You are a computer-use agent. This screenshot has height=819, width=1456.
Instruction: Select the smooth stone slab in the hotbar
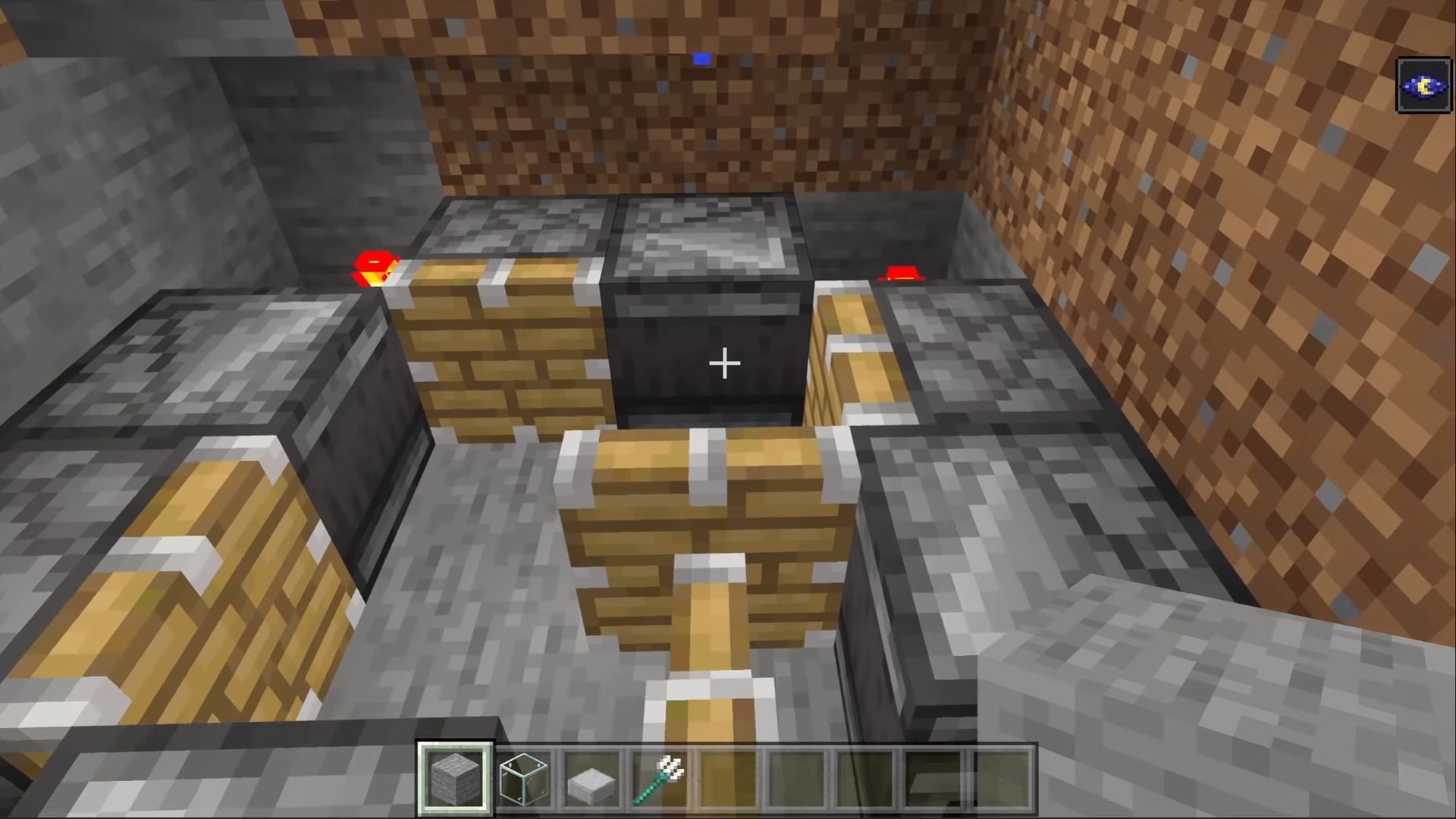[x=590, y=775]
